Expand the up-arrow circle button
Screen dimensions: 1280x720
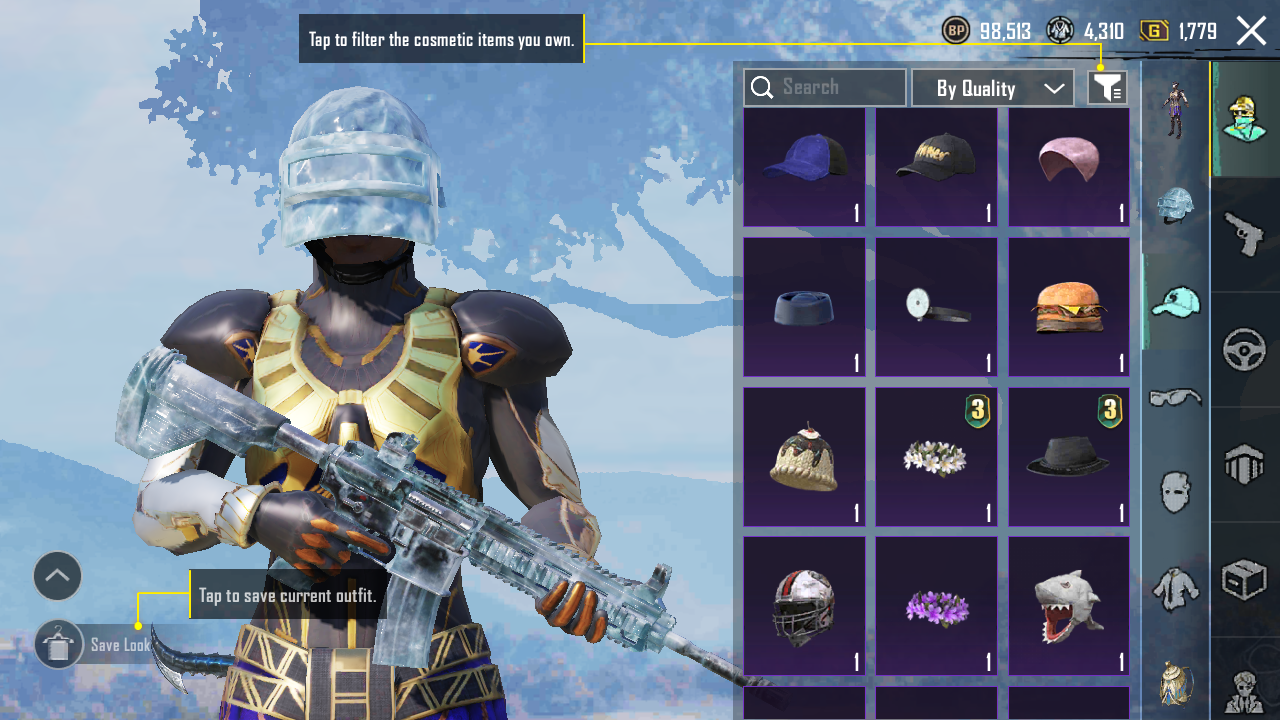coord(57,576)
